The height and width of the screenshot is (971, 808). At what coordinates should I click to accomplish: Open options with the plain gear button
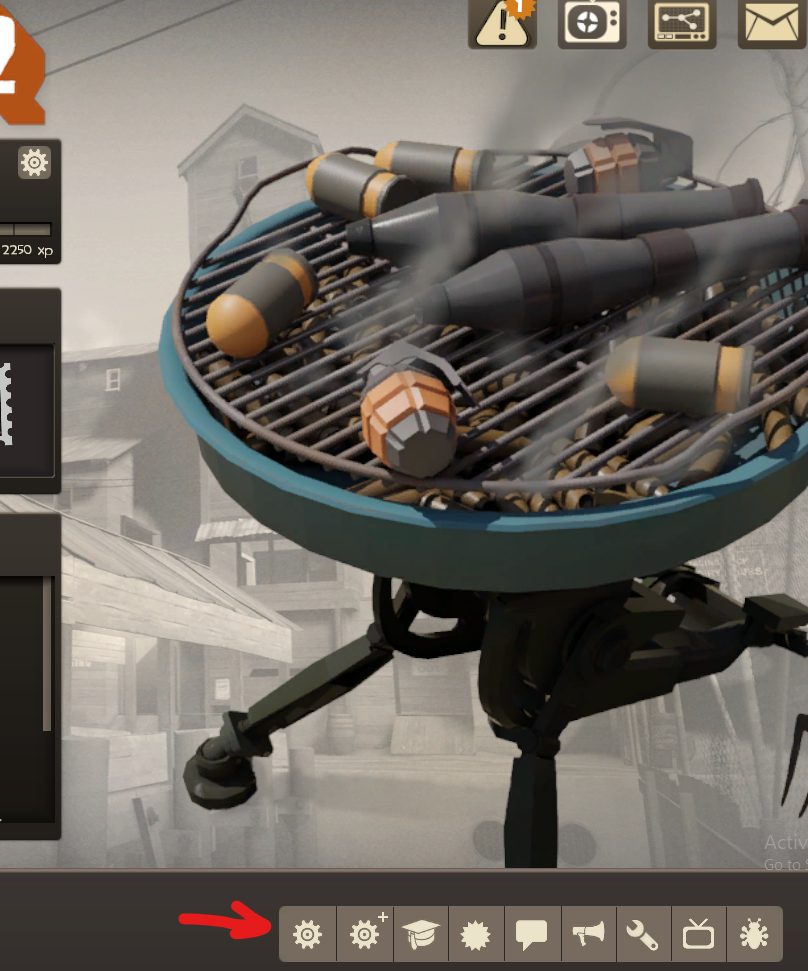[307, 934]
